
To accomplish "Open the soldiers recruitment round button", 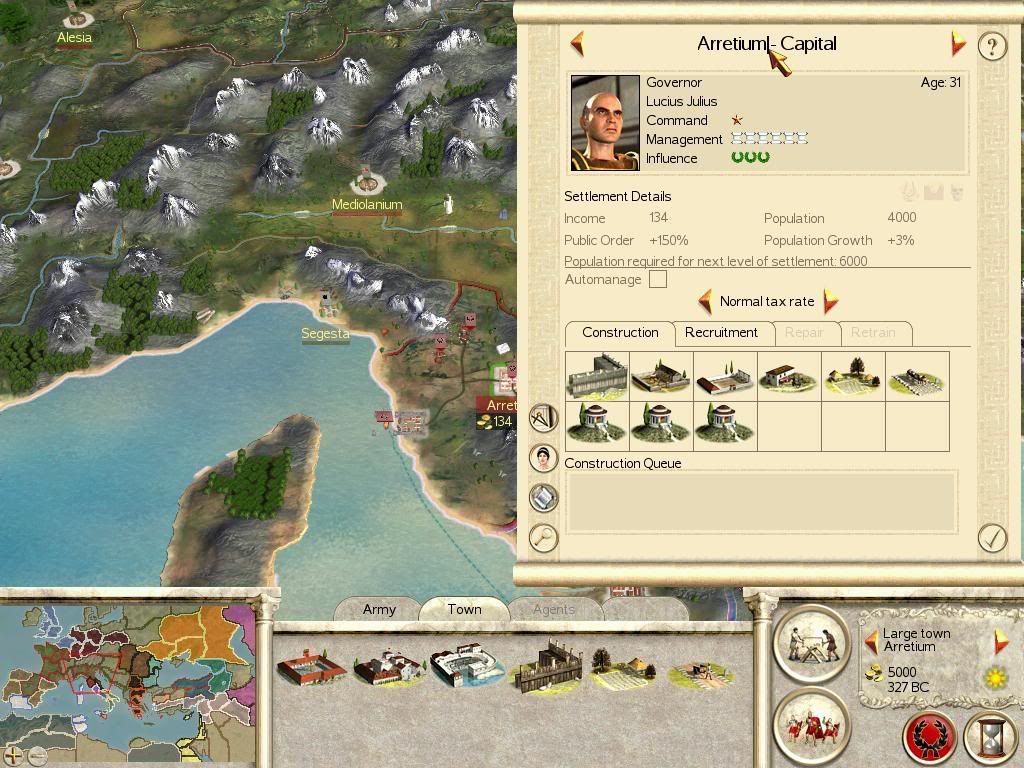I will 811,725.
